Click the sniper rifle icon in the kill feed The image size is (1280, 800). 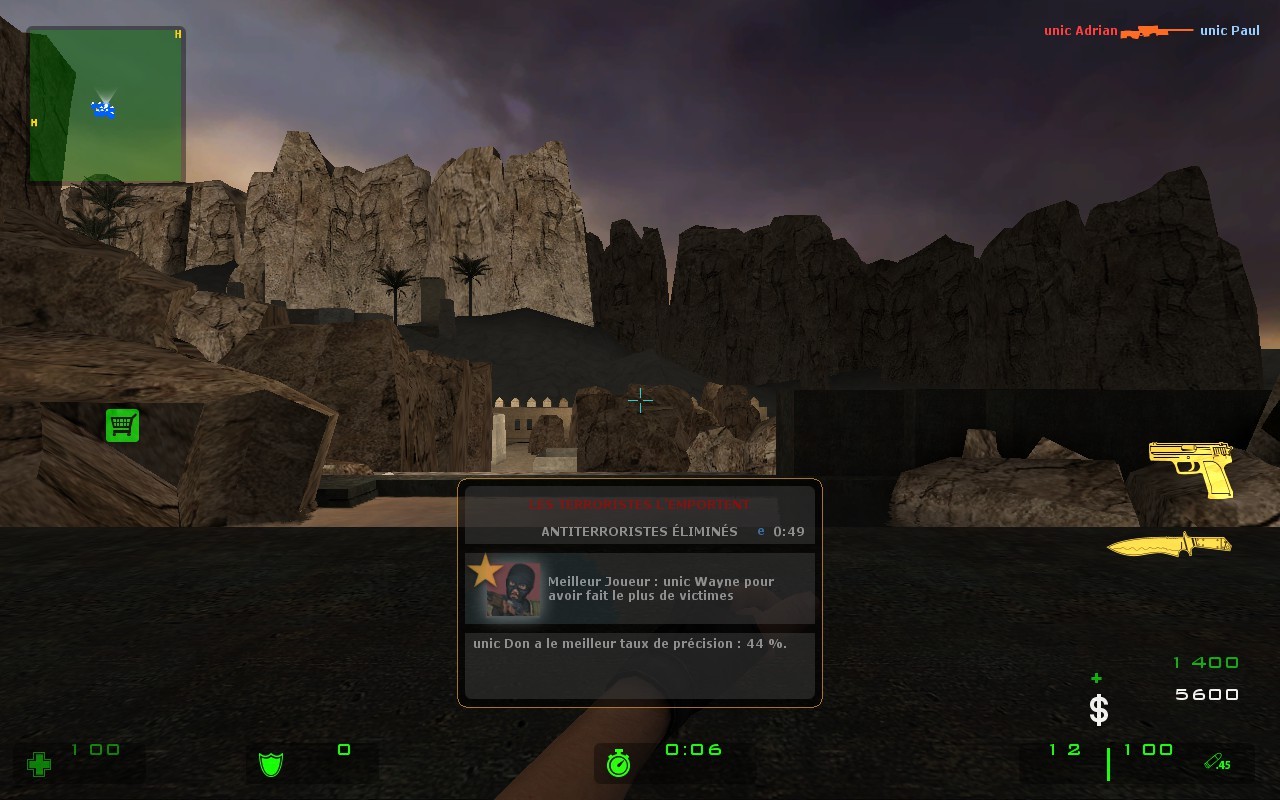[1158, 30]
